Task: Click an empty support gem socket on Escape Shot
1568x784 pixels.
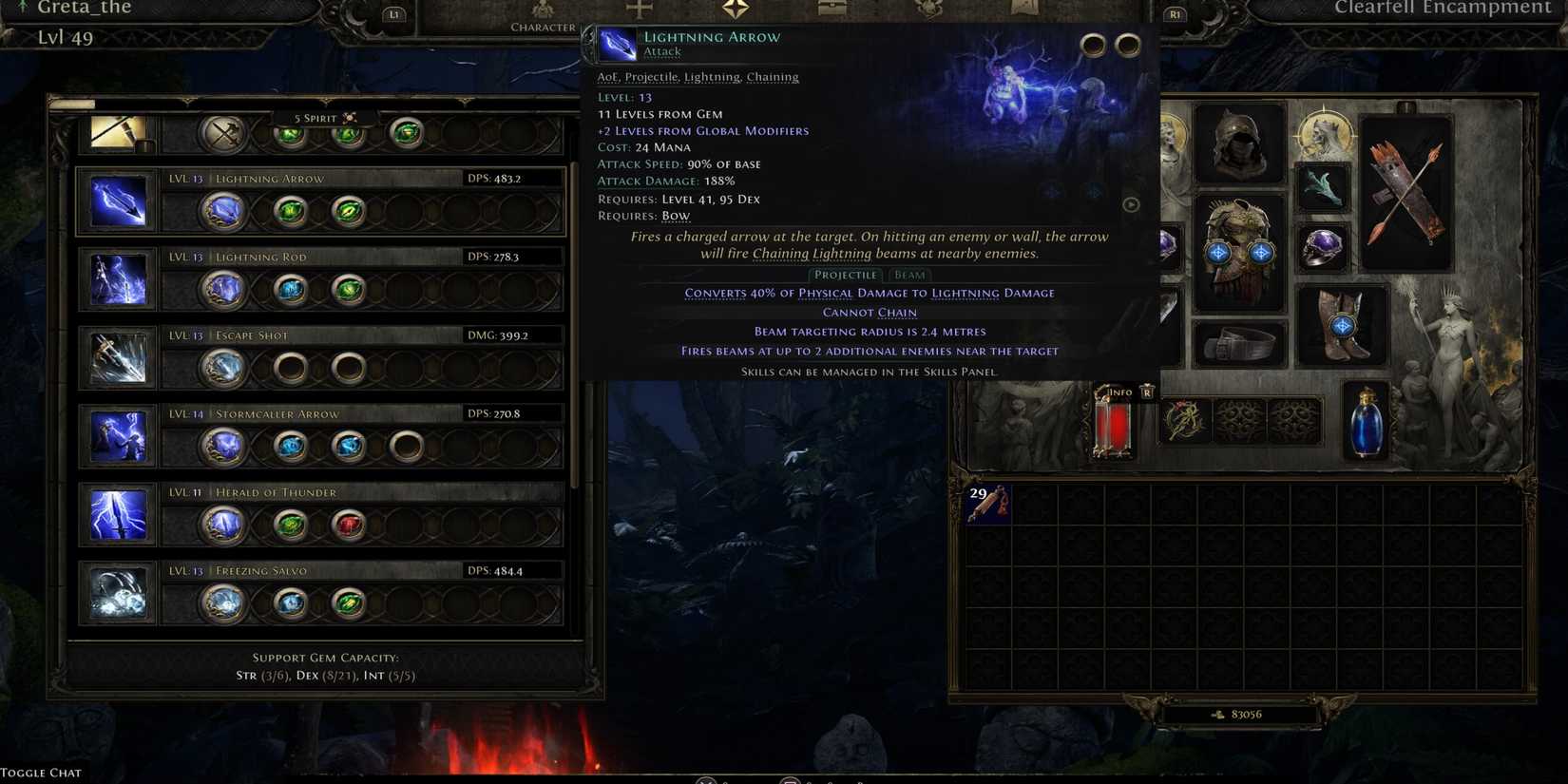Action: pyautogui.click(x=289, y=367)
